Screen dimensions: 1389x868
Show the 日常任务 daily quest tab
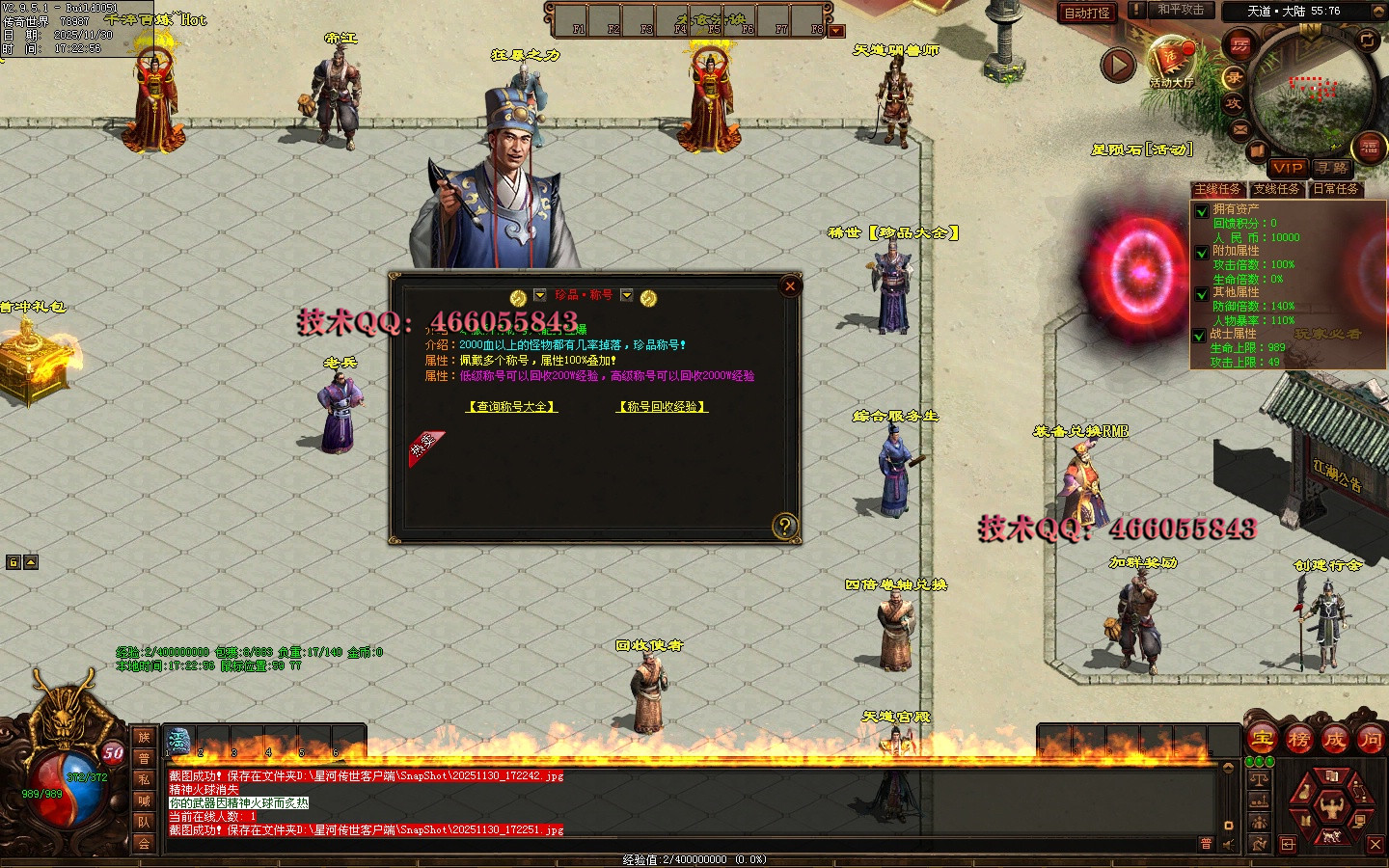click(1336, 189)
